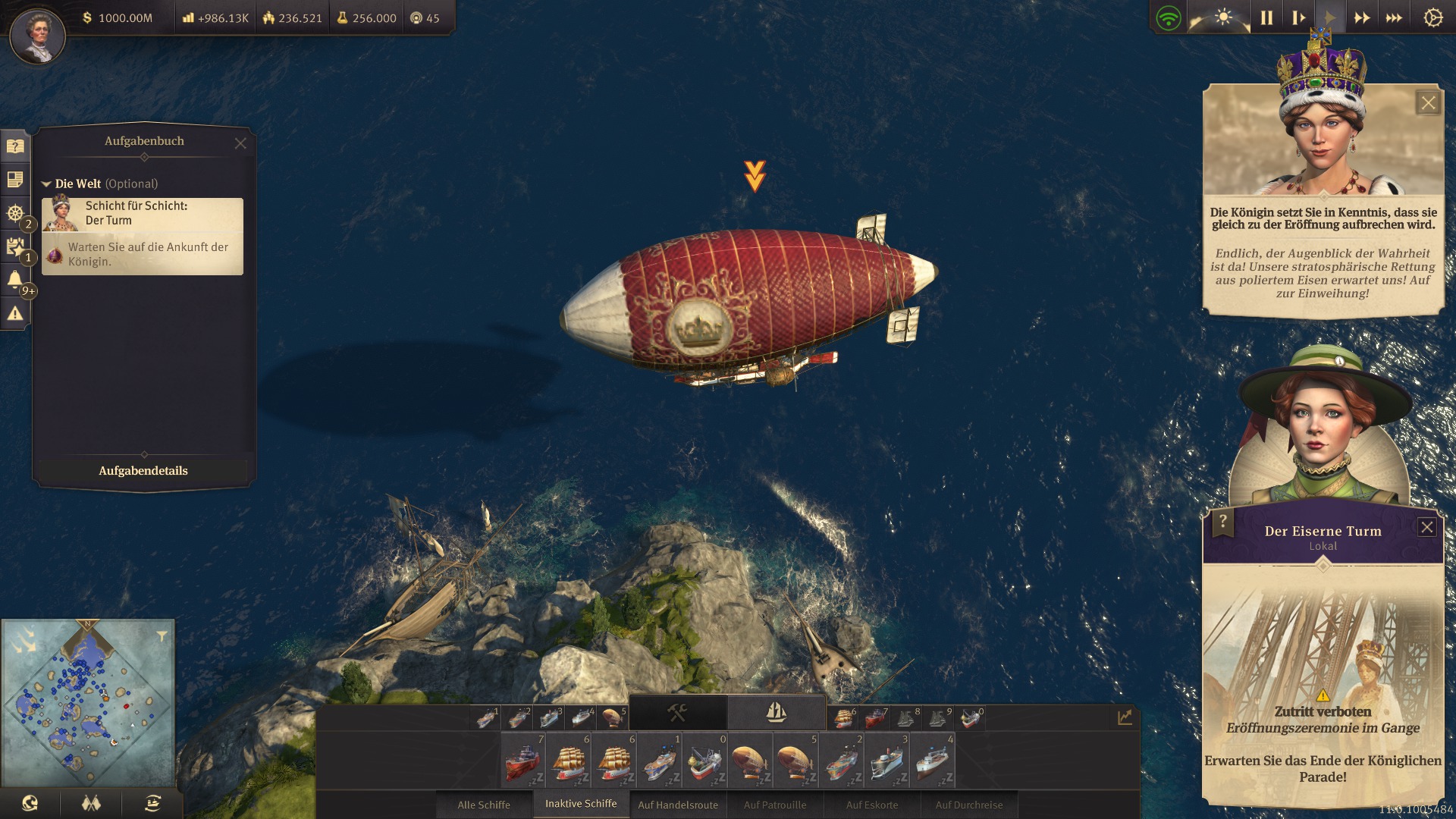Open the statistics chart icon
Image resolution: width=1456 pixels, height=819 pixels.
tap(1125, 717)
